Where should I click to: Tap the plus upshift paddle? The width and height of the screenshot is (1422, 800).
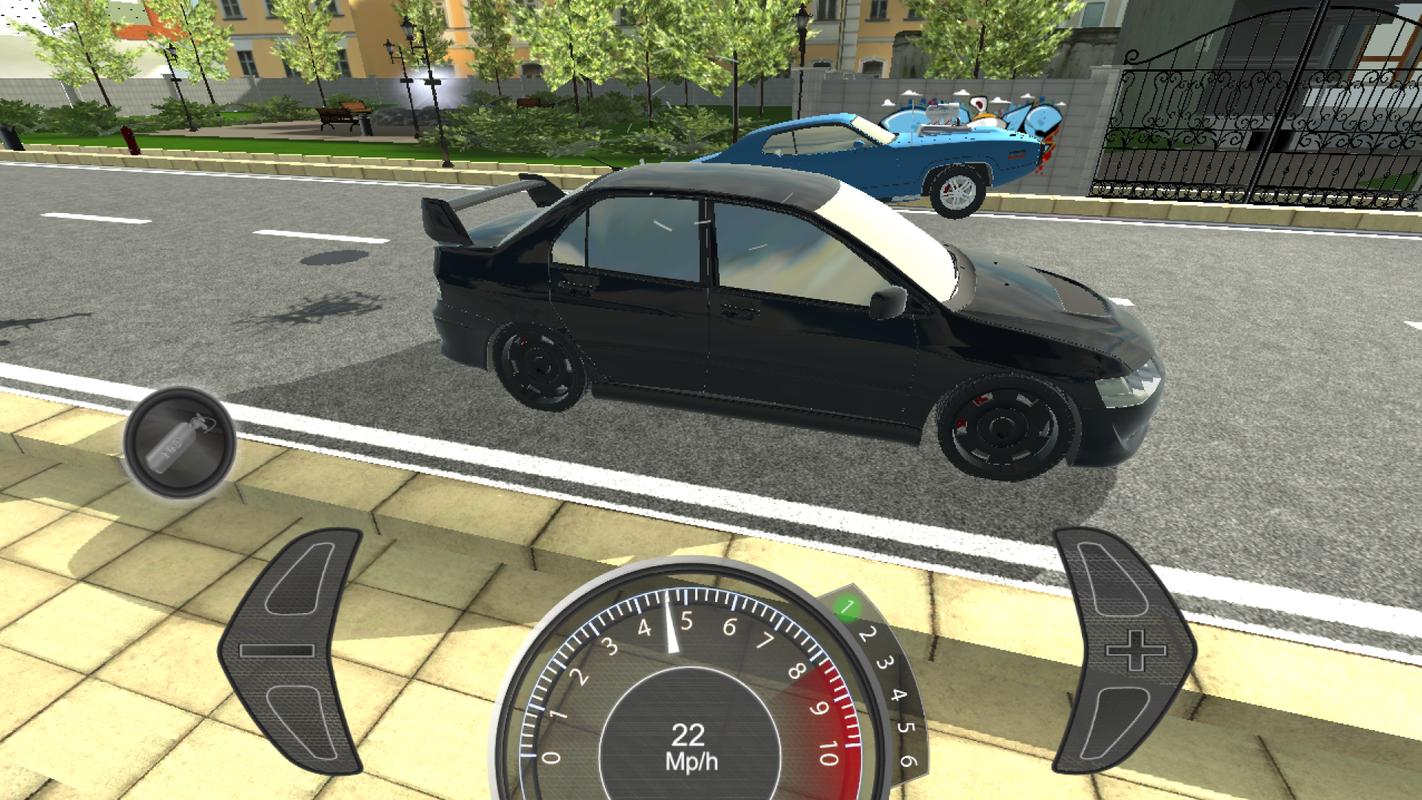(x=1126, y=651)
